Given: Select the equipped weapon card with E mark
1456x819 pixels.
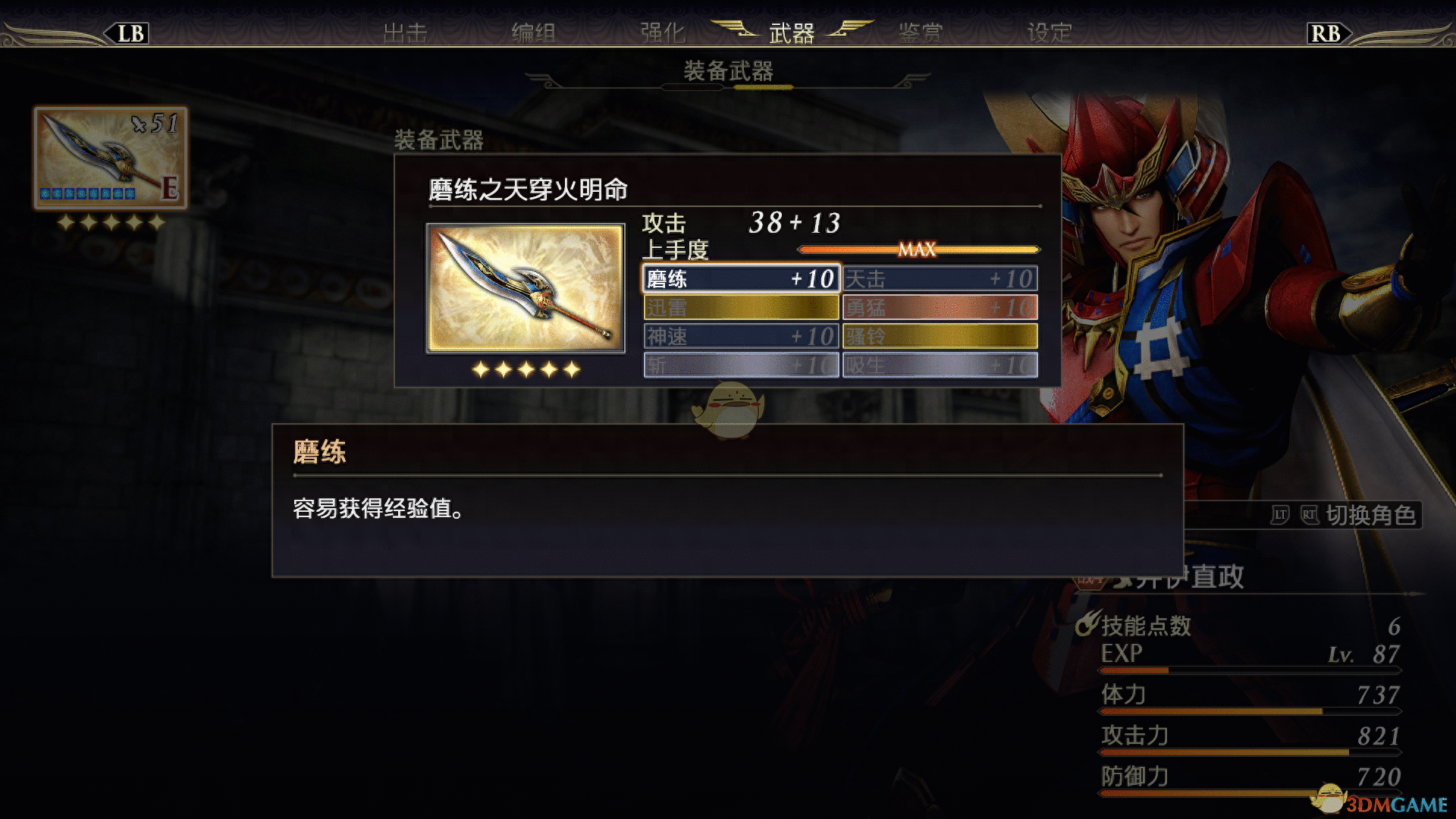Looking at the screenshot, I should tap(111, 158).
